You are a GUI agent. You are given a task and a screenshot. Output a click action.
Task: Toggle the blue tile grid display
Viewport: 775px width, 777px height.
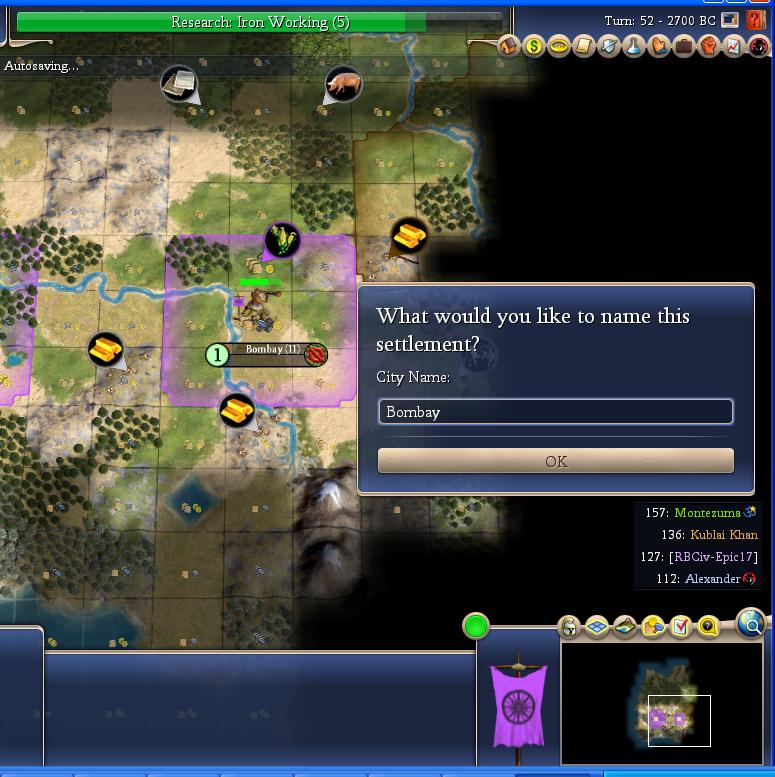[597, 627]
